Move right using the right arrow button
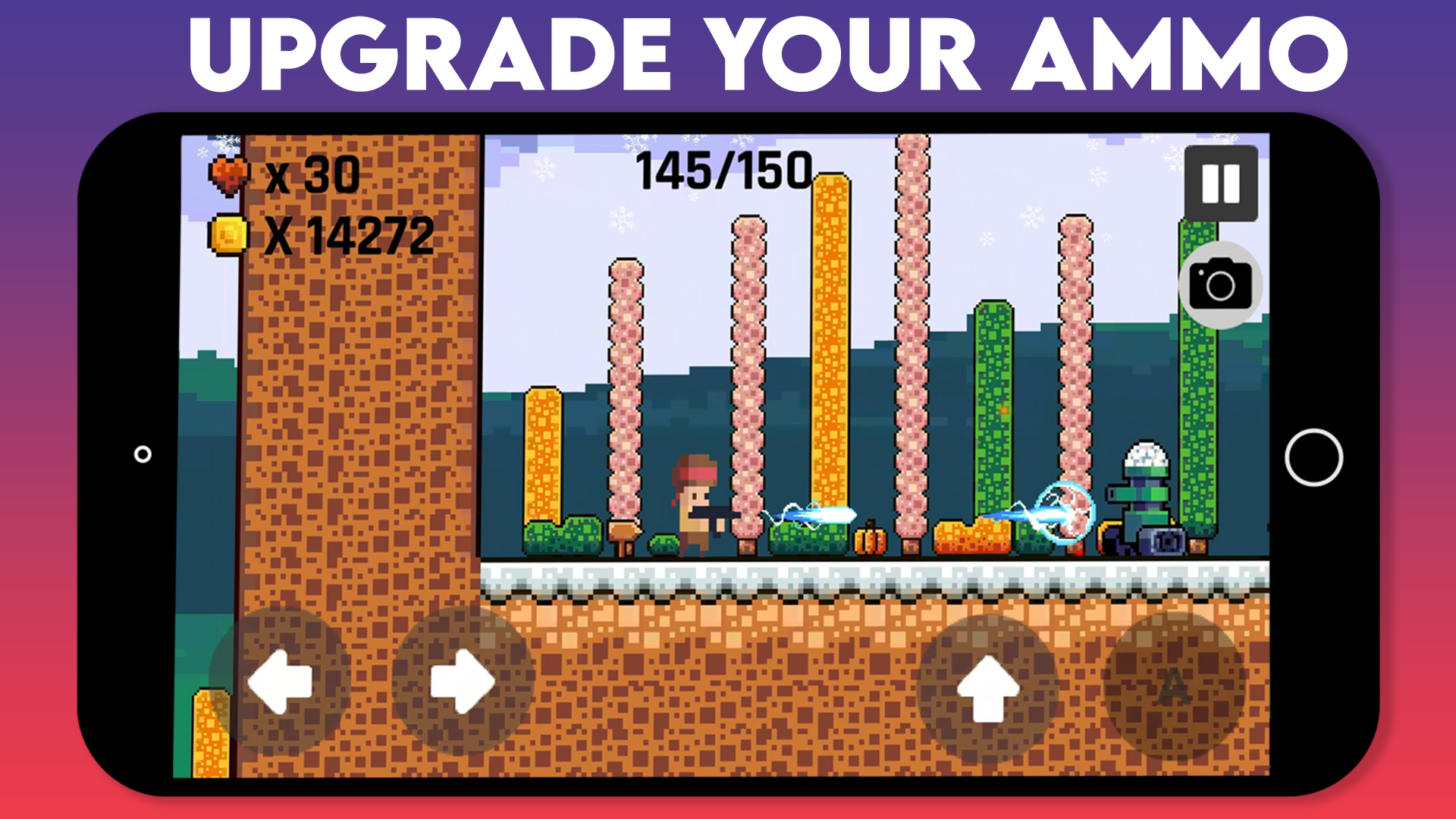The height and width of the screenshot is (819, 1456). pyautogui.click(x=463, y=681)
